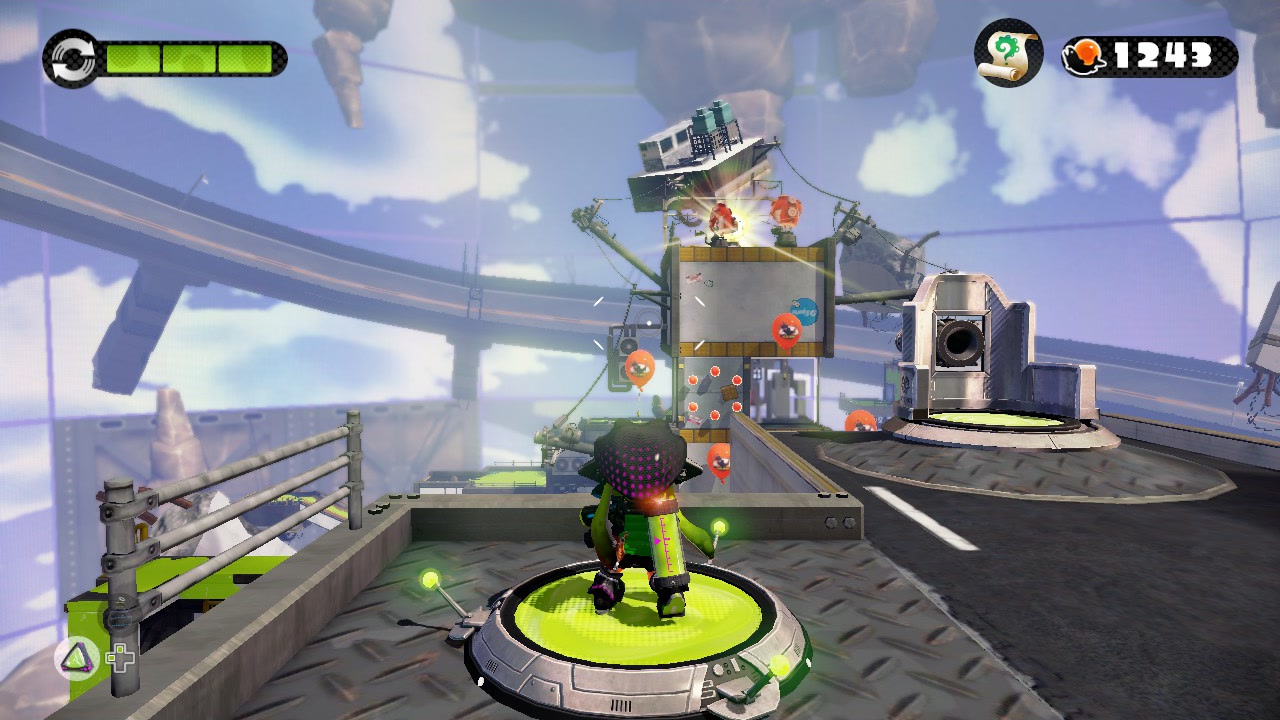Choose the Splat Bomb sub-weapon icon
This screenshot has height=720, width=1280.
coord(76,658)
